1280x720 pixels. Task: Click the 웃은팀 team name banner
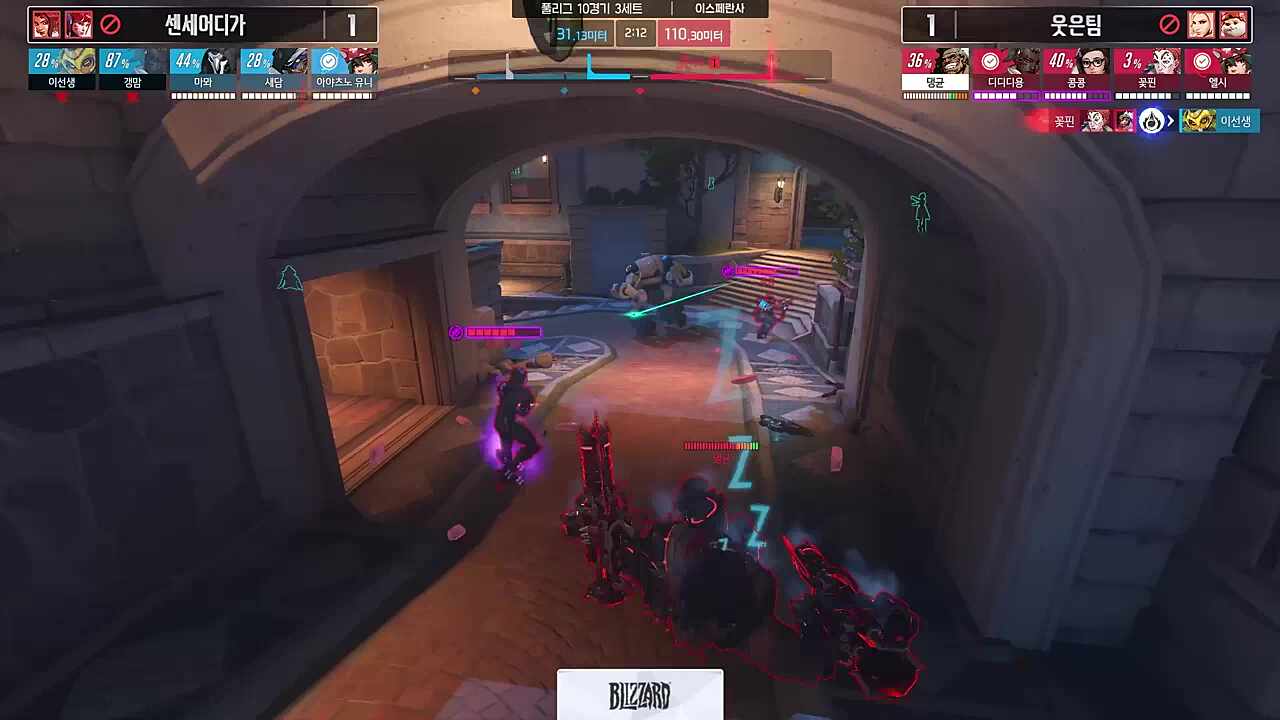[1077, 25]
